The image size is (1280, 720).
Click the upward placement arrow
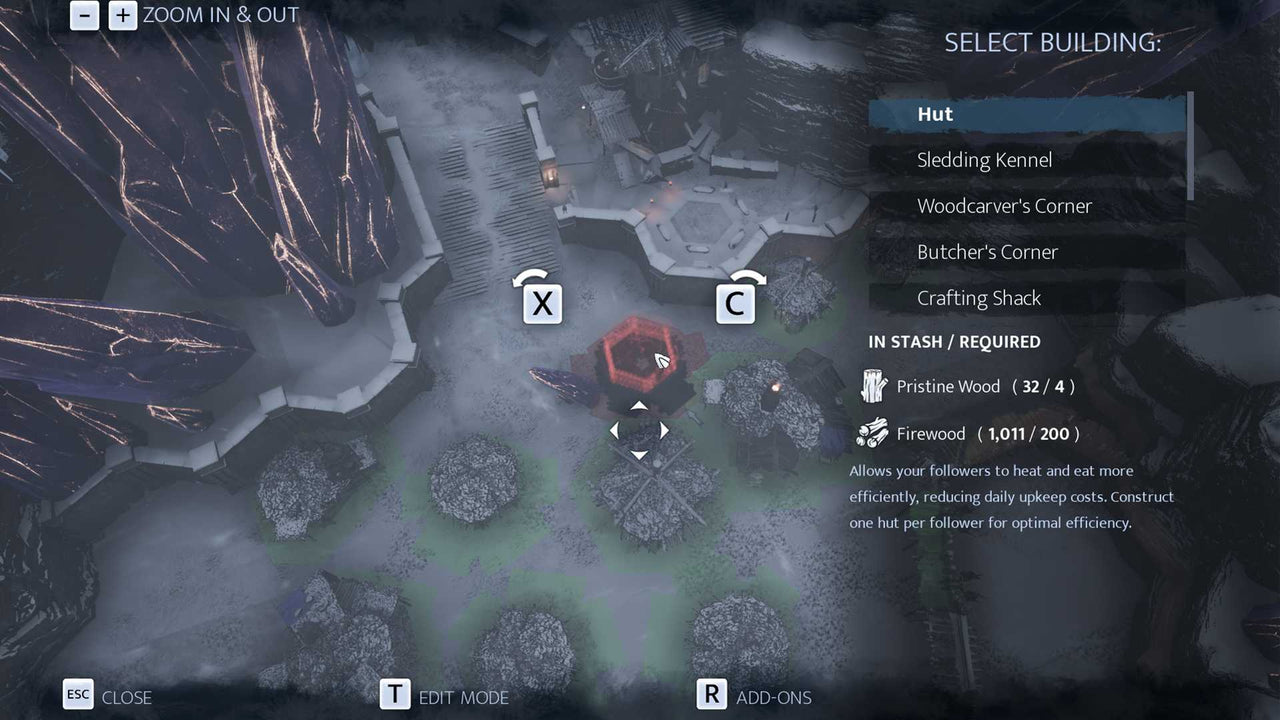pyautogui.click(x=639, y=405)
